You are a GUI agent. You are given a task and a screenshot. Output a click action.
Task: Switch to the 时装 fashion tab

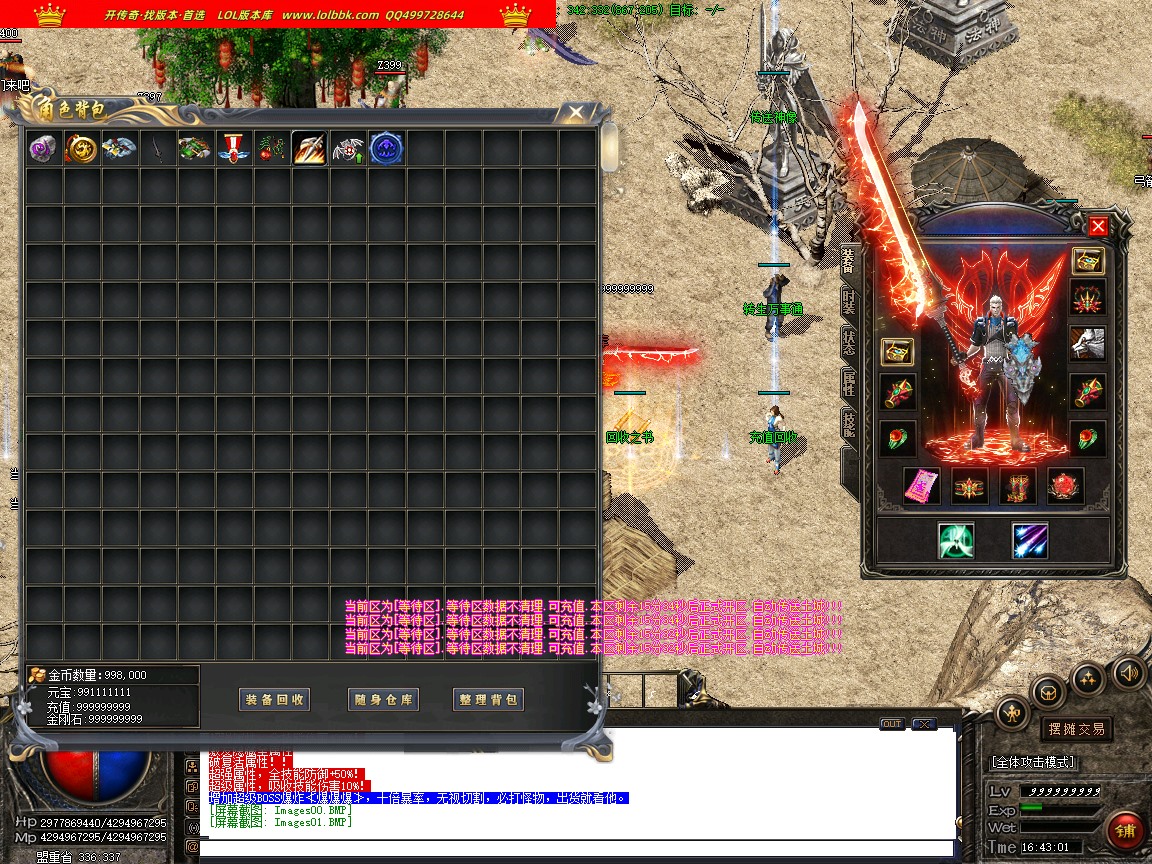coord(848,302)
